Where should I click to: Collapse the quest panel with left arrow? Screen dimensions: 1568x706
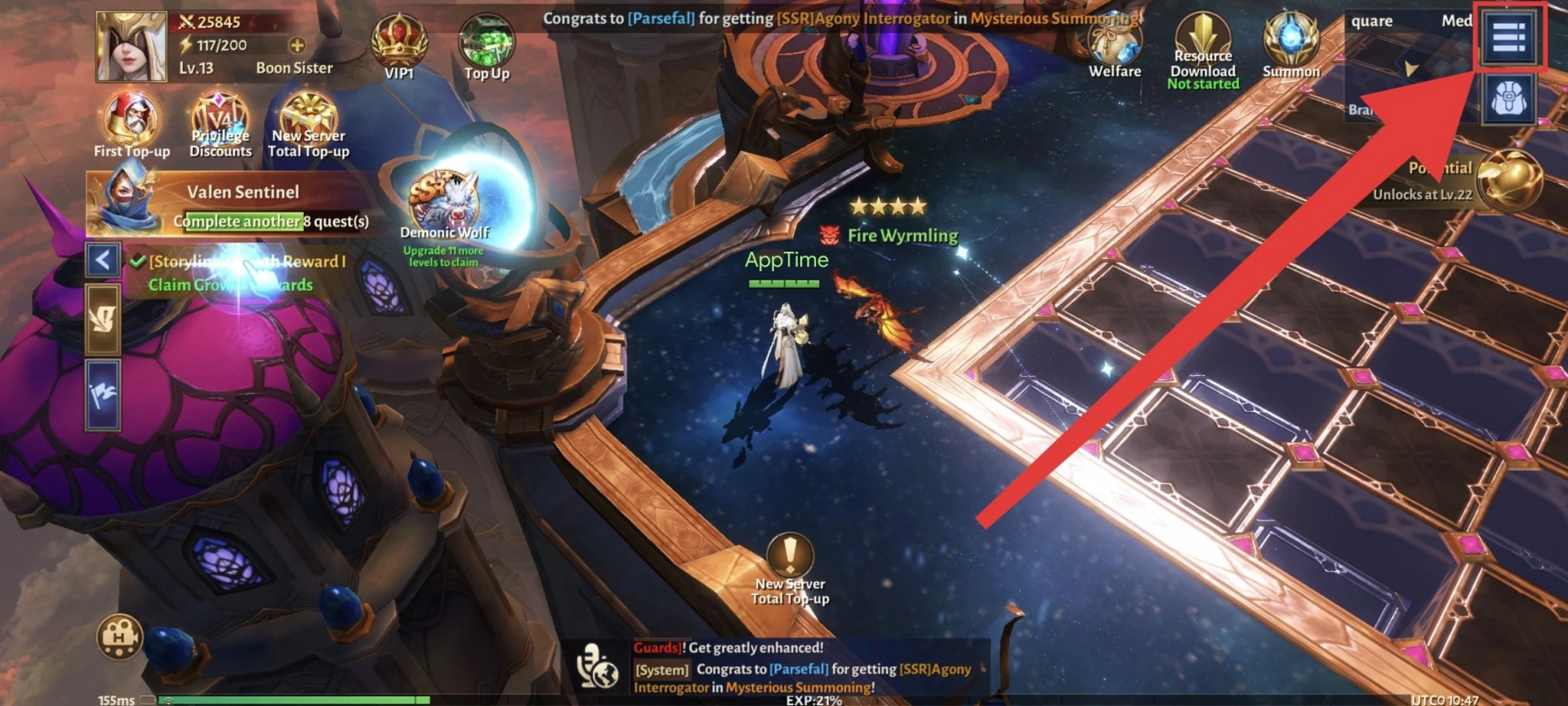point(103,261)
